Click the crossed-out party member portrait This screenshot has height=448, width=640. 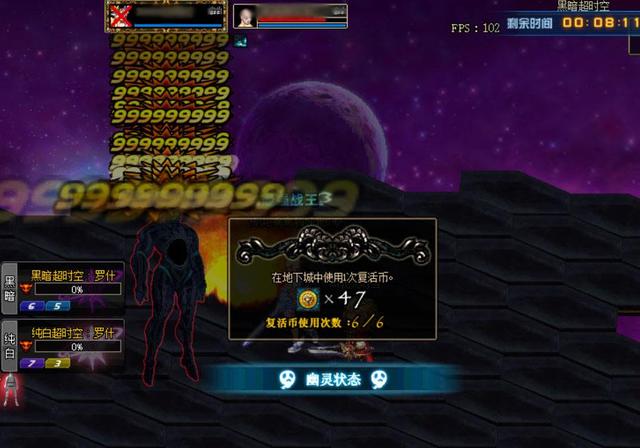pos(121,15)
